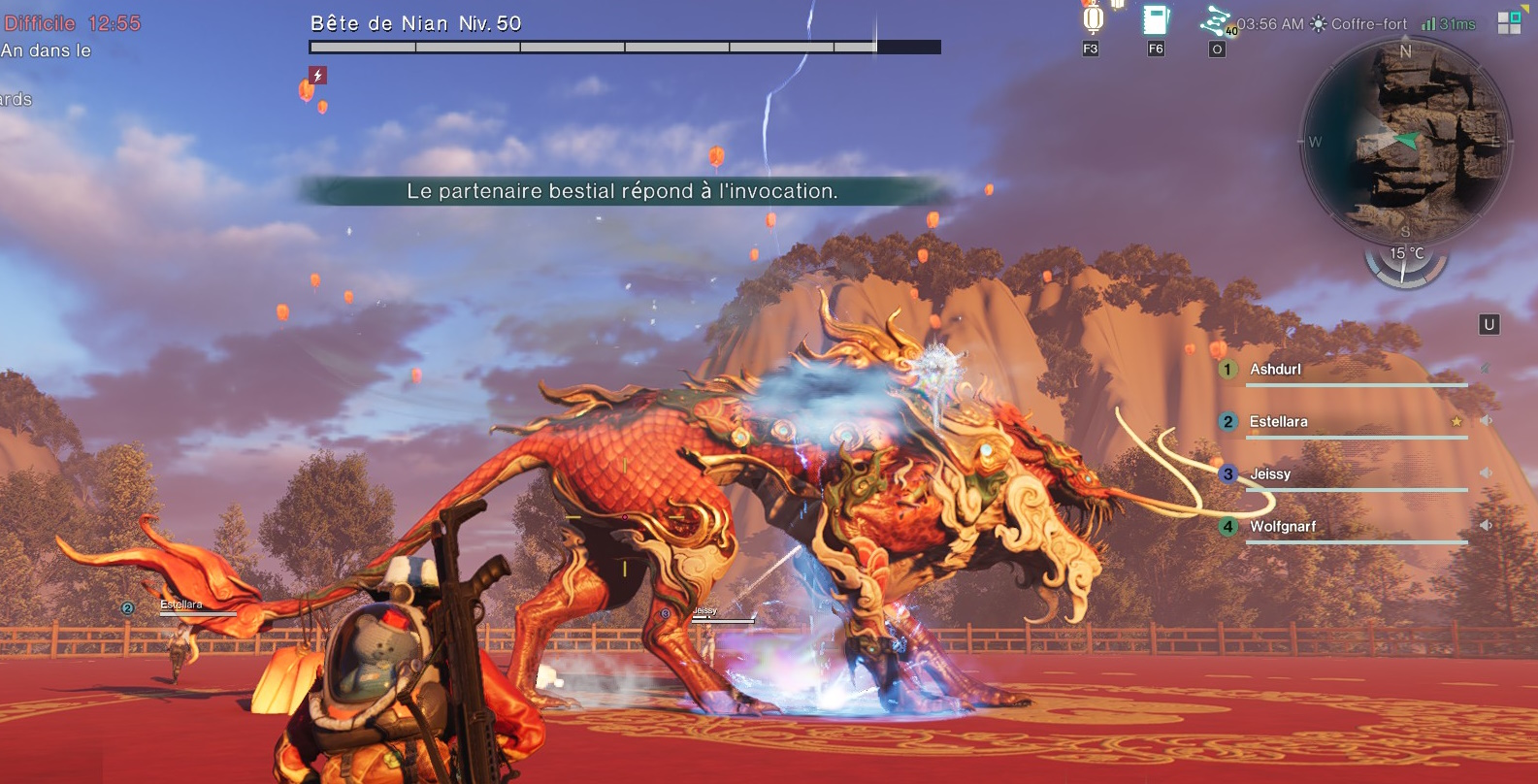Open the branching skill tree icon
1538x784 pixels.
pos(1216,20)
